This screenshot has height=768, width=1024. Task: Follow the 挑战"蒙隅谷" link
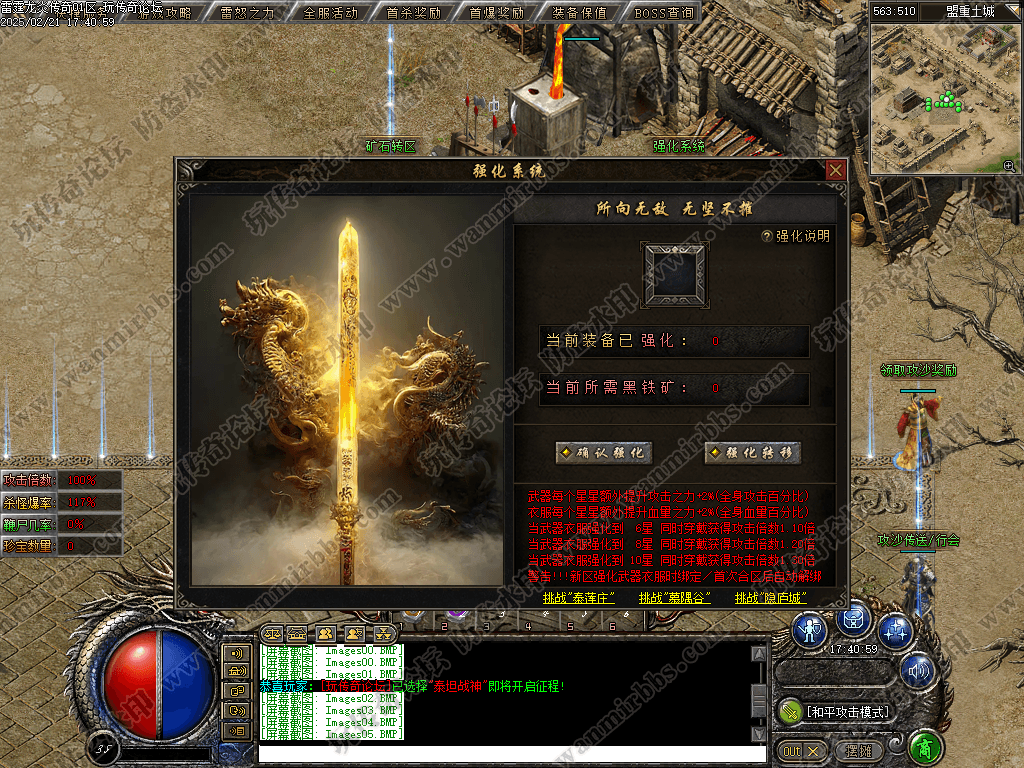[675, 598]
